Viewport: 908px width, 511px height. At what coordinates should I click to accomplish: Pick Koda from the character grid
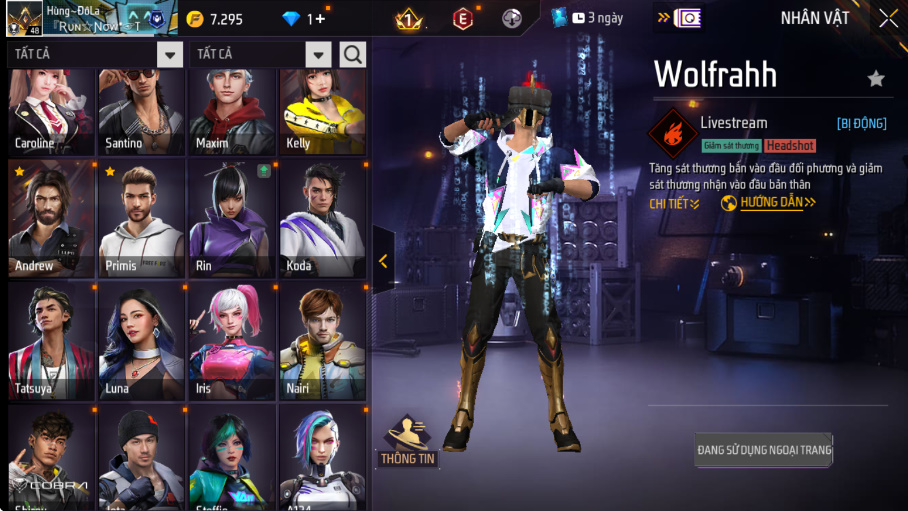pyautogui.click(x=321, y=219)
